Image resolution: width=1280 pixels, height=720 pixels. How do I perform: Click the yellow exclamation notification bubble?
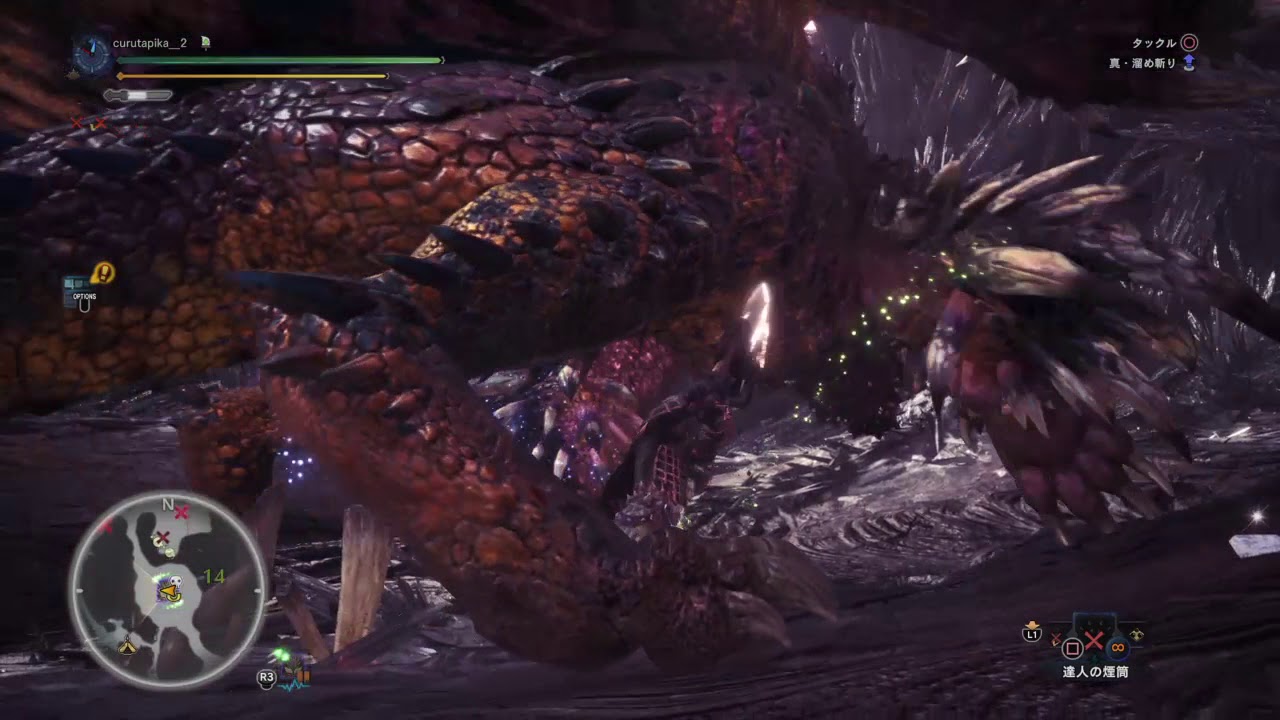101,270
